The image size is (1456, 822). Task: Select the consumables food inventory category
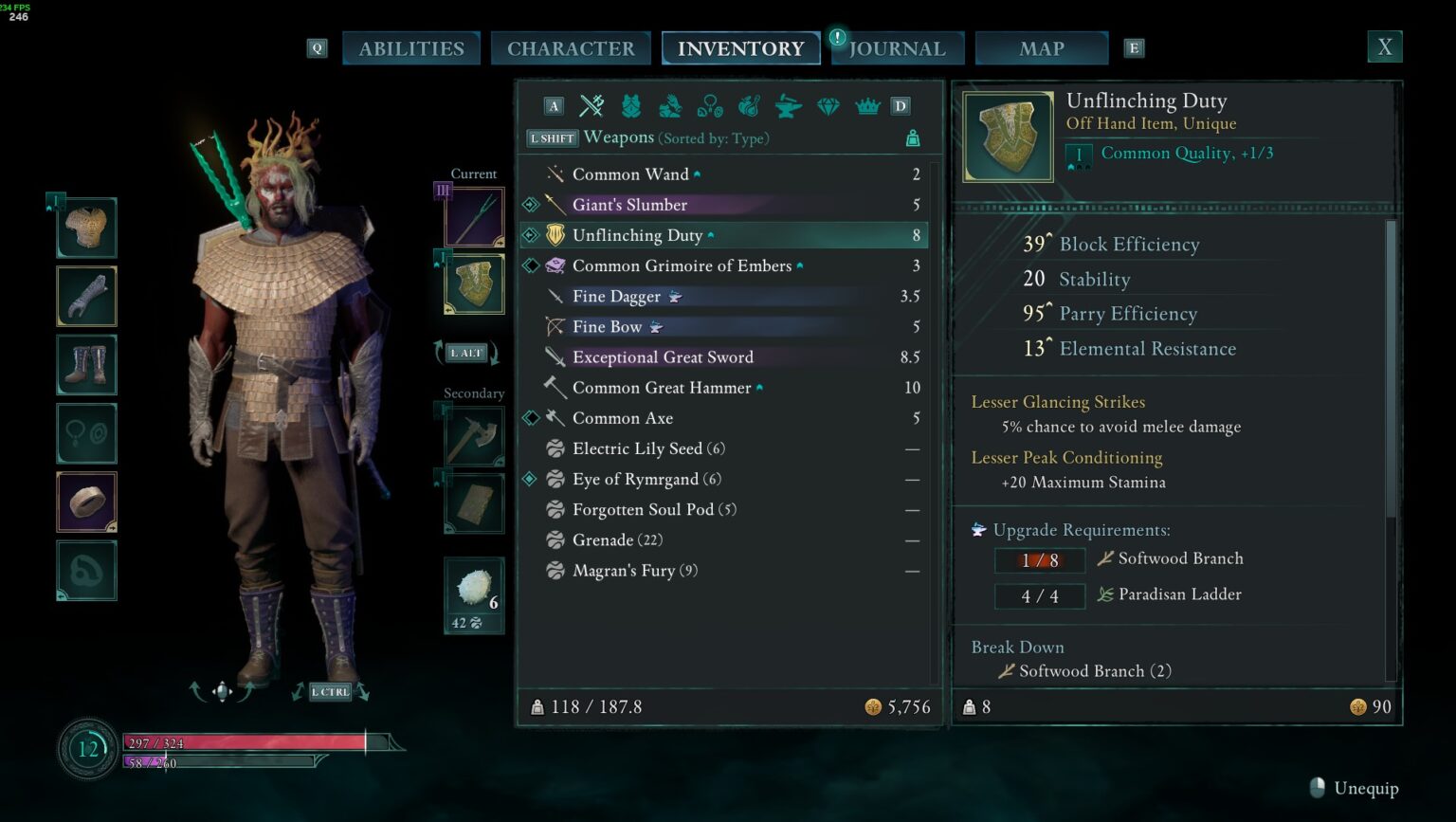pos(749,106)
